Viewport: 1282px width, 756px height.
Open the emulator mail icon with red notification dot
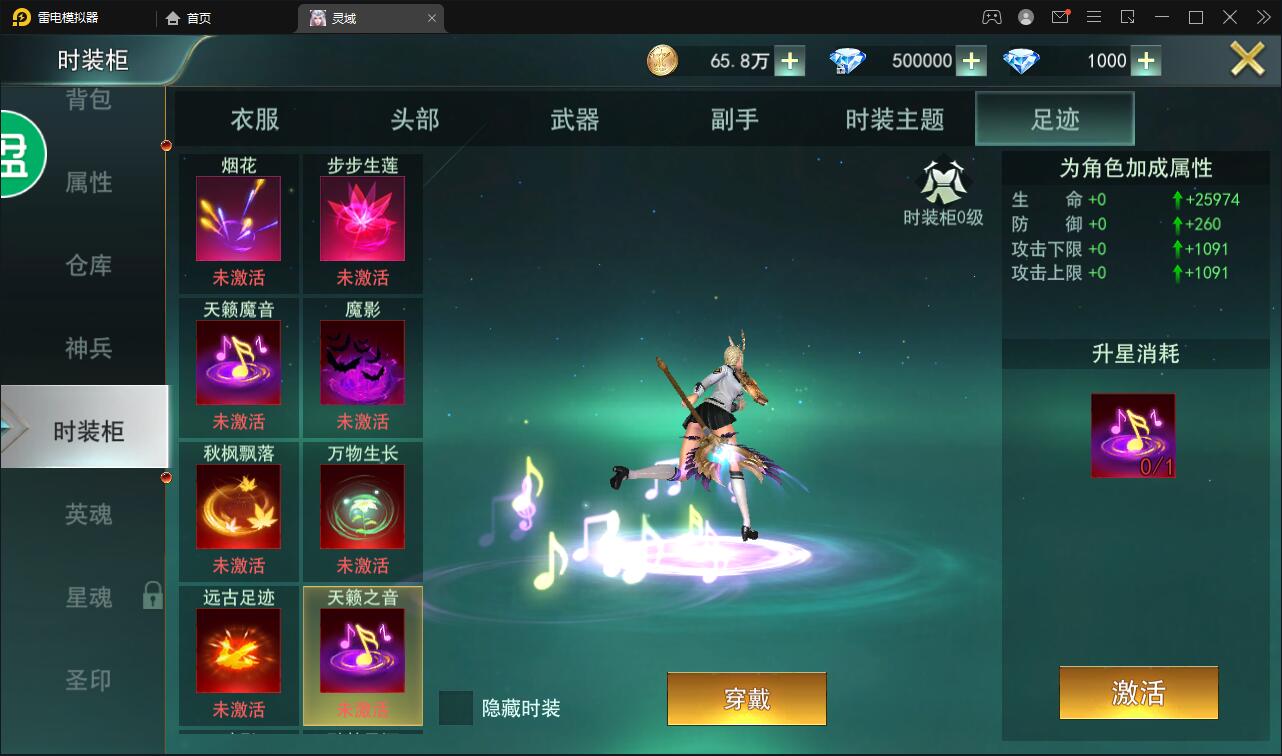point(1062,16)
